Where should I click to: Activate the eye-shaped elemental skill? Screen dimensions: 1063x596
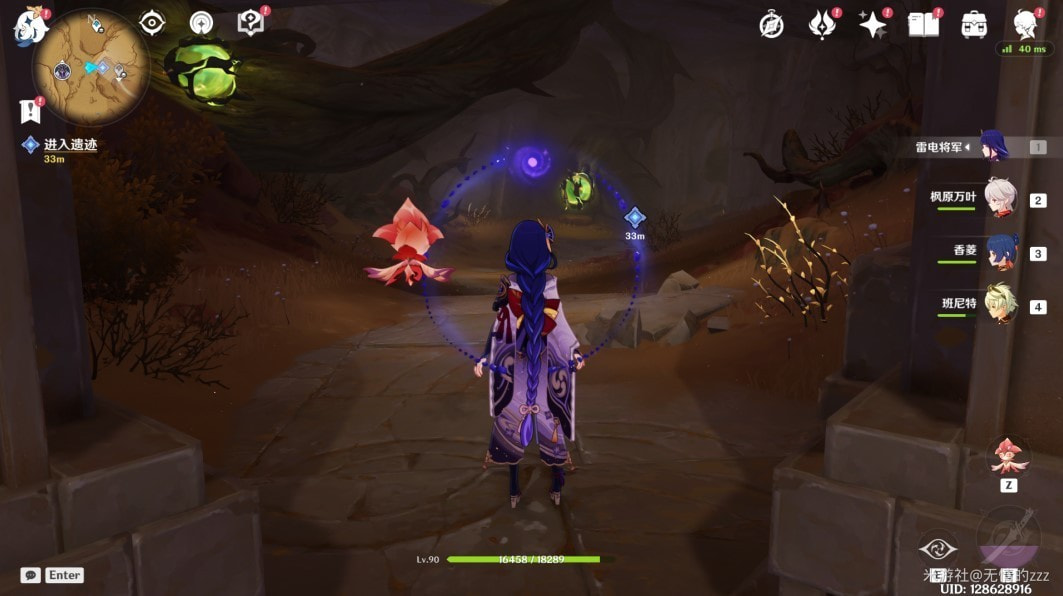click(938, 547)
